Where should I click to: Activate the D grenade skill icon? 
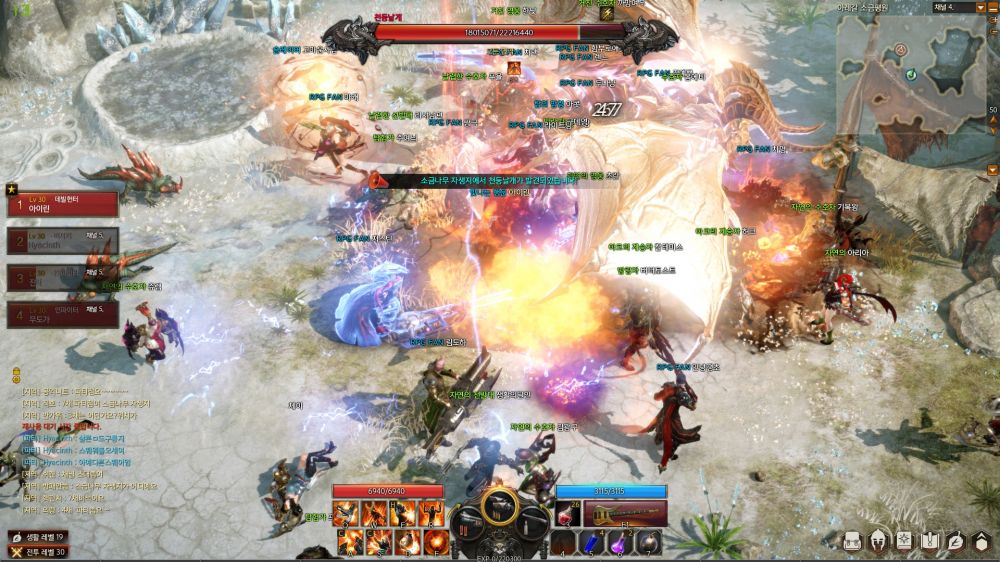point(406,542)
